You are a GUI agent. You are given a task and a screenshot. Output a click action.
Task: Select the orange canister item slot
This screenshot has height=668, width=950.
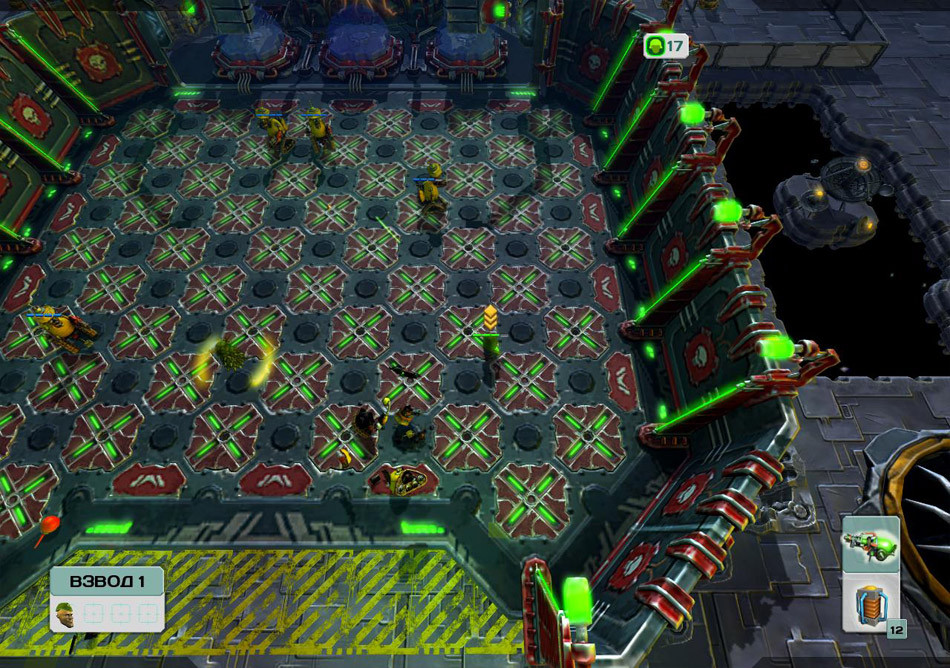868,603
